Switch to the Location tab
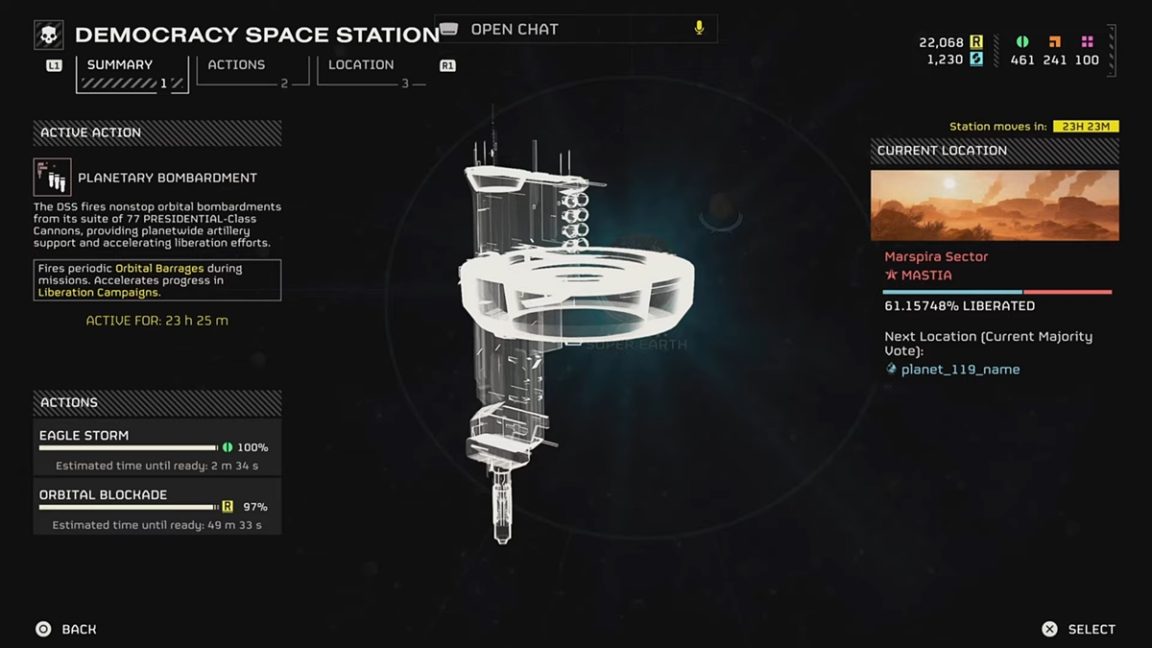 pos(362,65)
